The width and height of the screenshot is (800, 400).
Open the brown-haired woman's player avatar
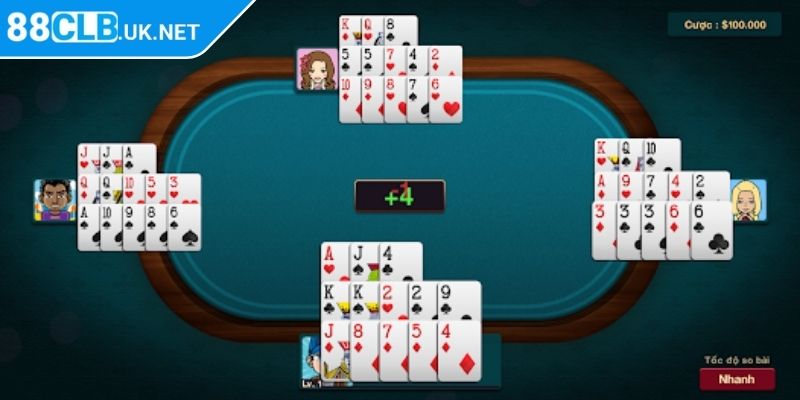[316, 69]
